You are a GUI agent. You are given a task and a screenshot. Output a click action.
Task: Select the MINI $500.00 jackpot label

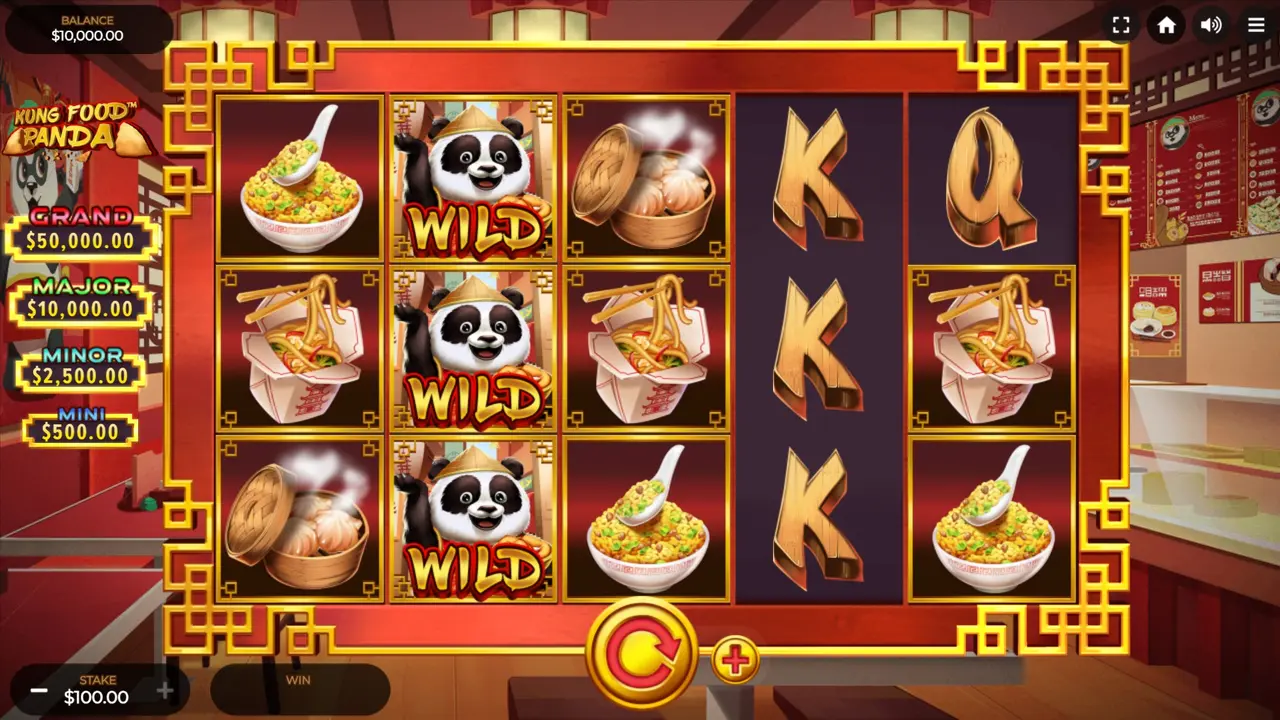click(x=80, y=424)
